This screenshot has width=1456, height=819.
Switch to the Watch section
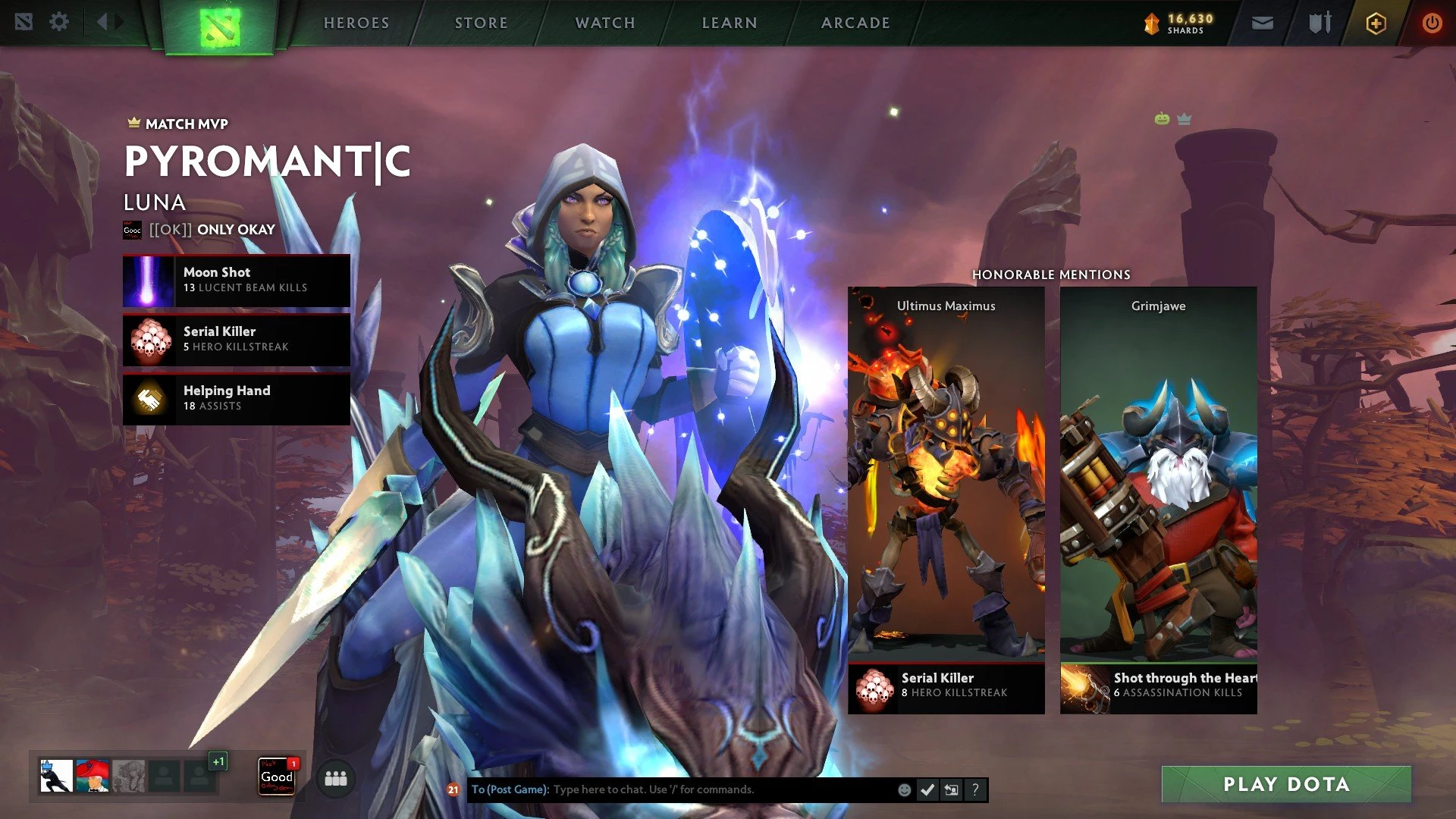[605, 23]
